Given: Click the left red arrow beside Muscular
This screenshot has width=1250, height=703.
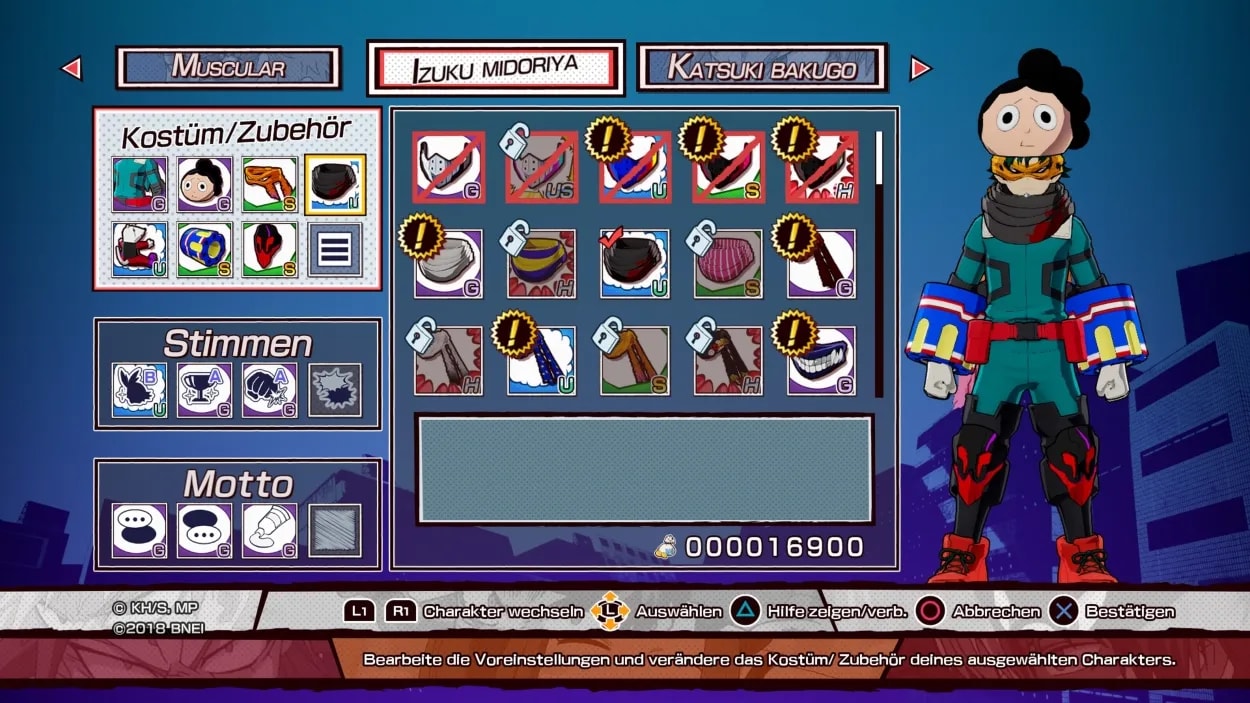Looking at the screenshot, I should click(71, 68).
